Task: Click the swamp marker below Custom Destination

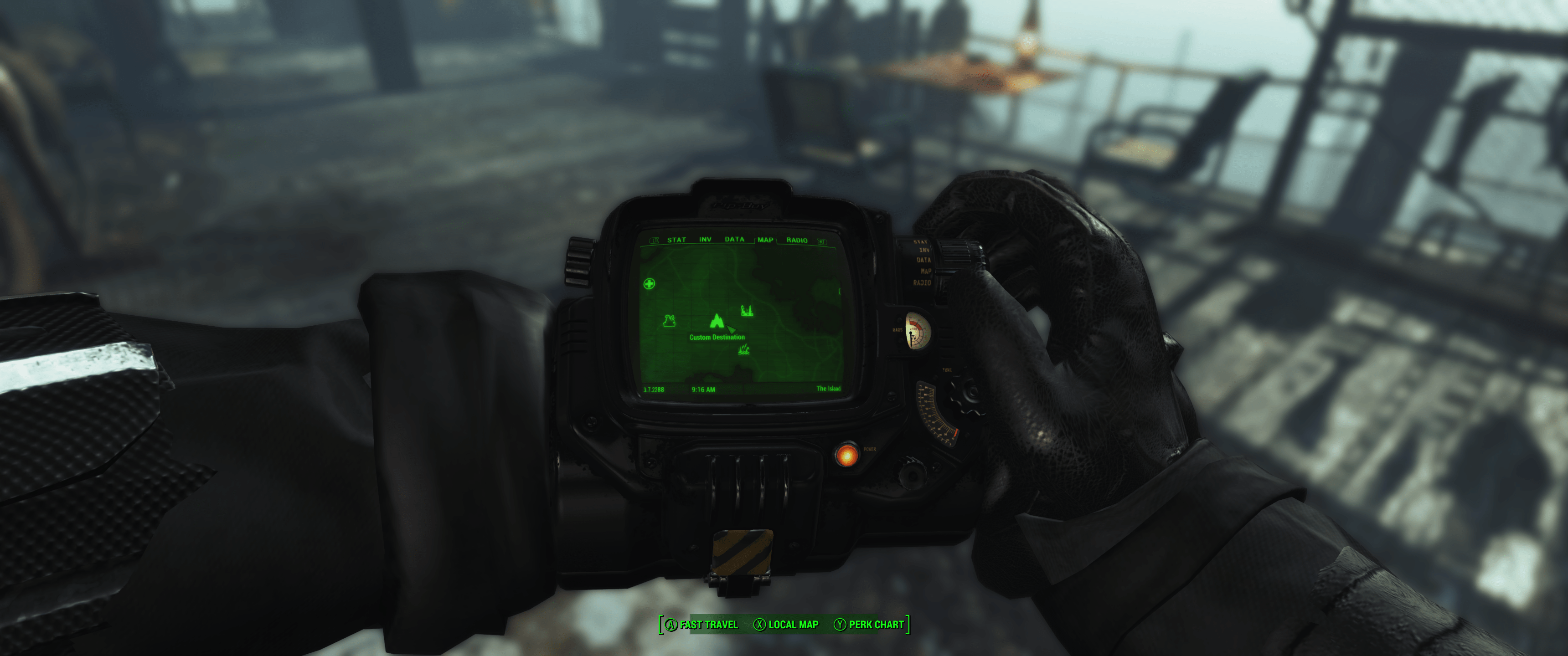Action: pos(744,350)
